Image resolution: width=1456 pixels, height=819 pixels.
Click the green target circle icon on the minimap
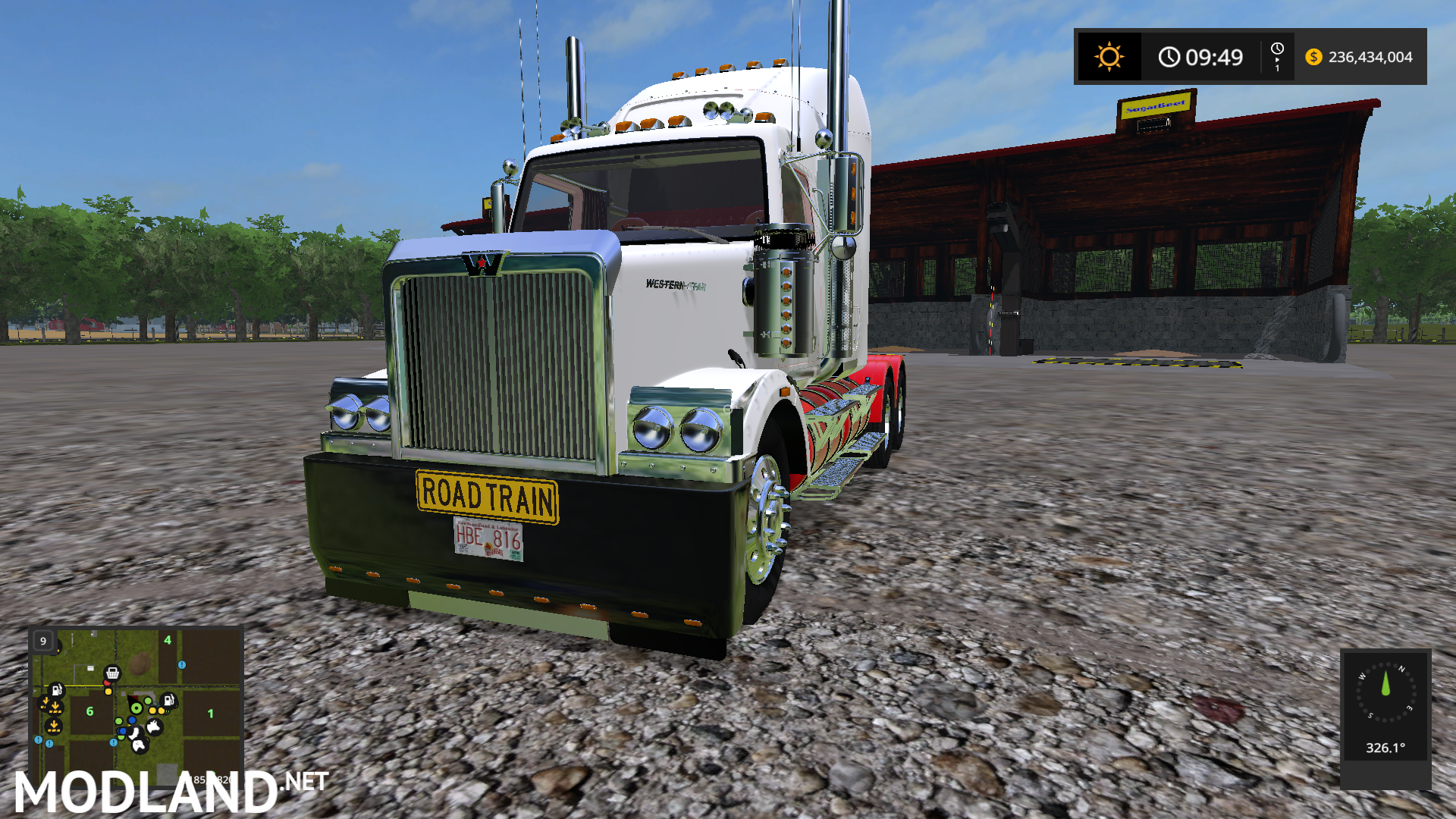coord(136,708)
